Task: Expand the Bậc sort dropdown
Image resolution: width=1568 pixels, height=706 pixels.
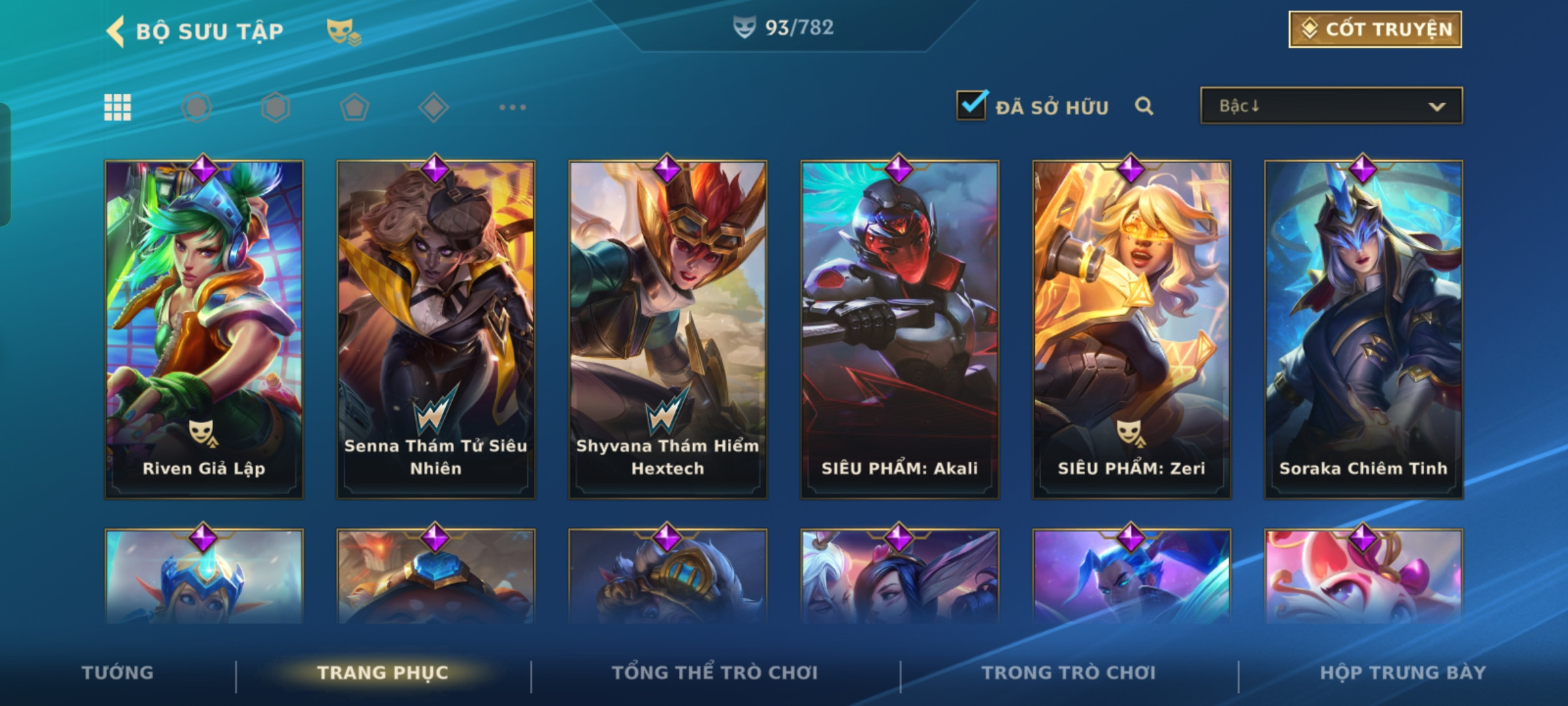Action: click(x=1331, y=106)
